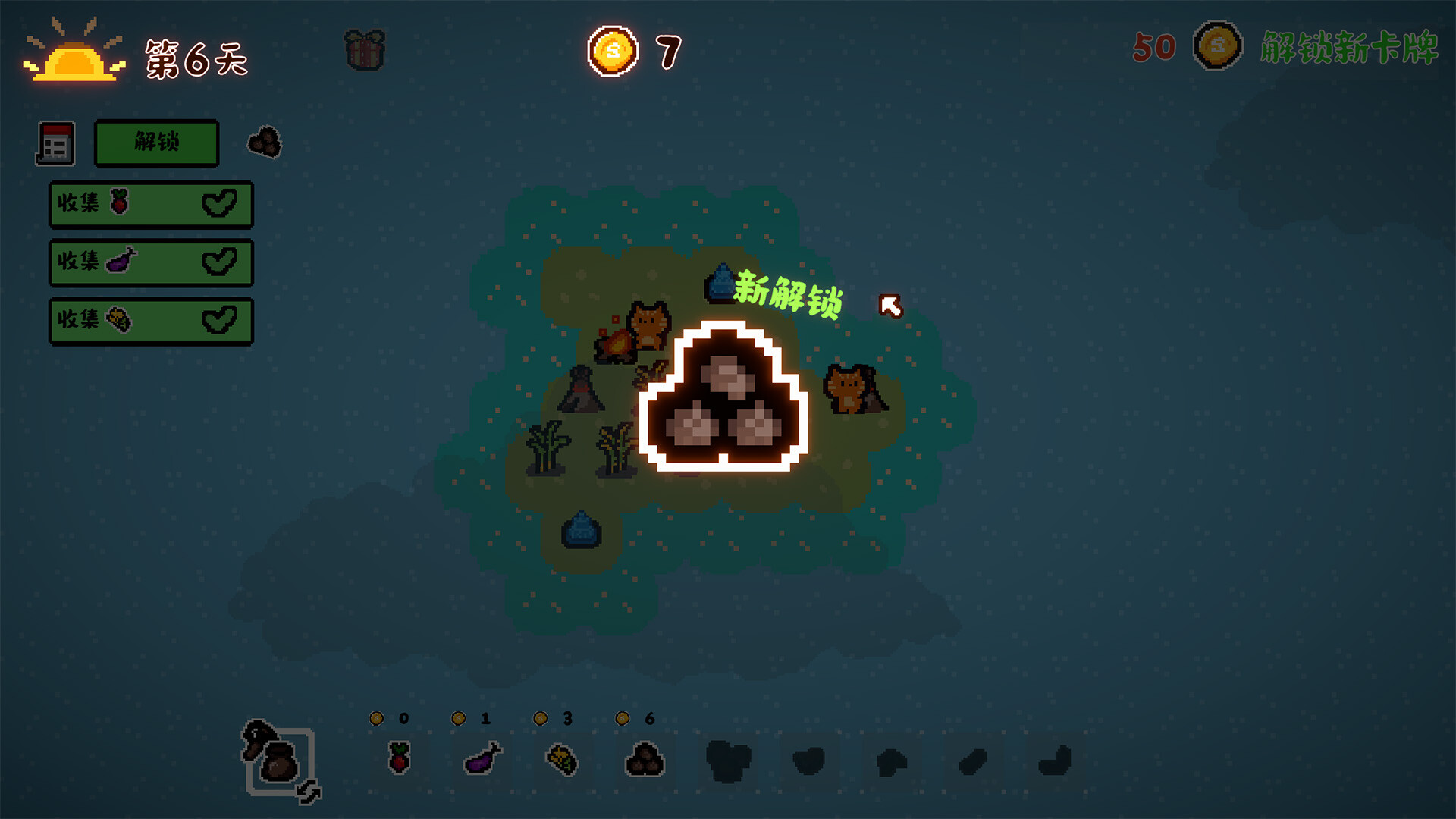The height and width of the screenshot is (819, 1456).
Task: Open the task list notebook icon
Action: pyautogui.click(x=55, y=143)
